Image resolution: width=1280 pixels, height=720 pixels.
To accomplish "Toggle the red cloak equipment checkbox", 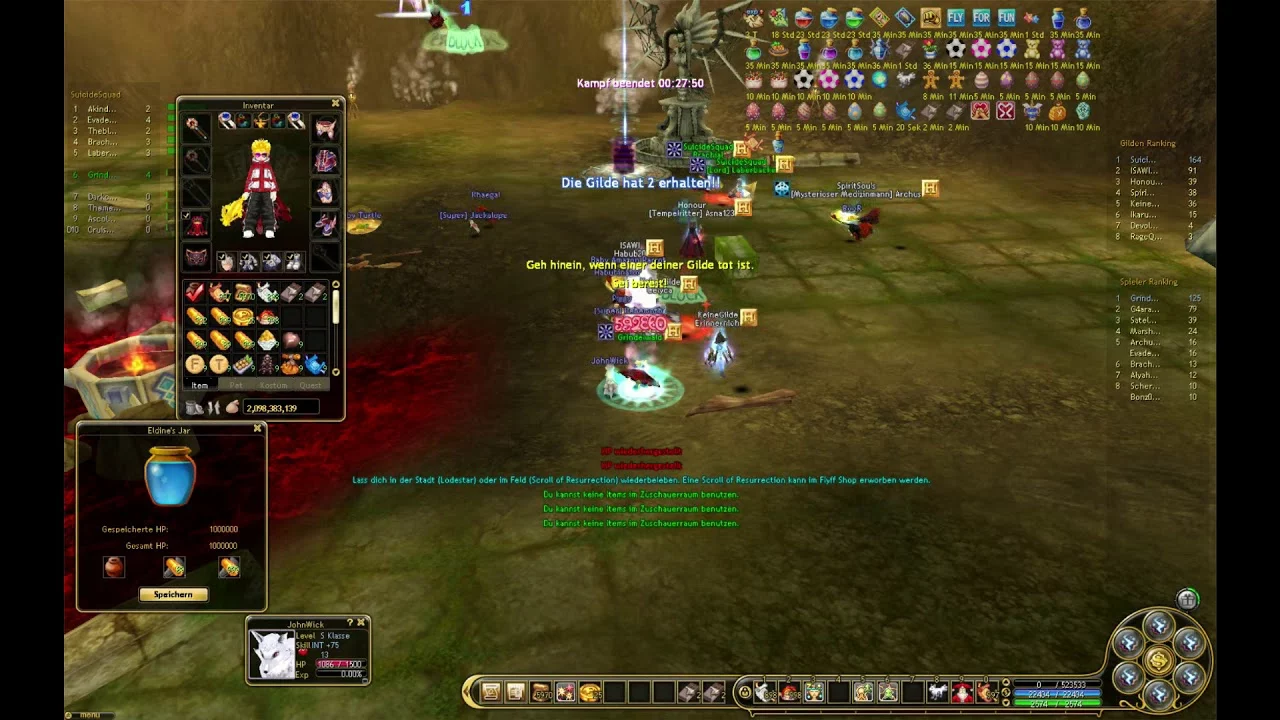I will click(x=186, y=216).
